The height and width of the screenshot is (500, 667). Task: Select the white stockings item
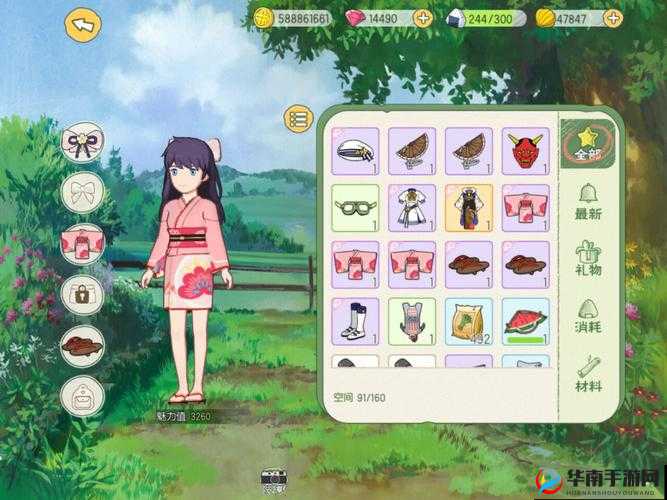click(355, 321)
